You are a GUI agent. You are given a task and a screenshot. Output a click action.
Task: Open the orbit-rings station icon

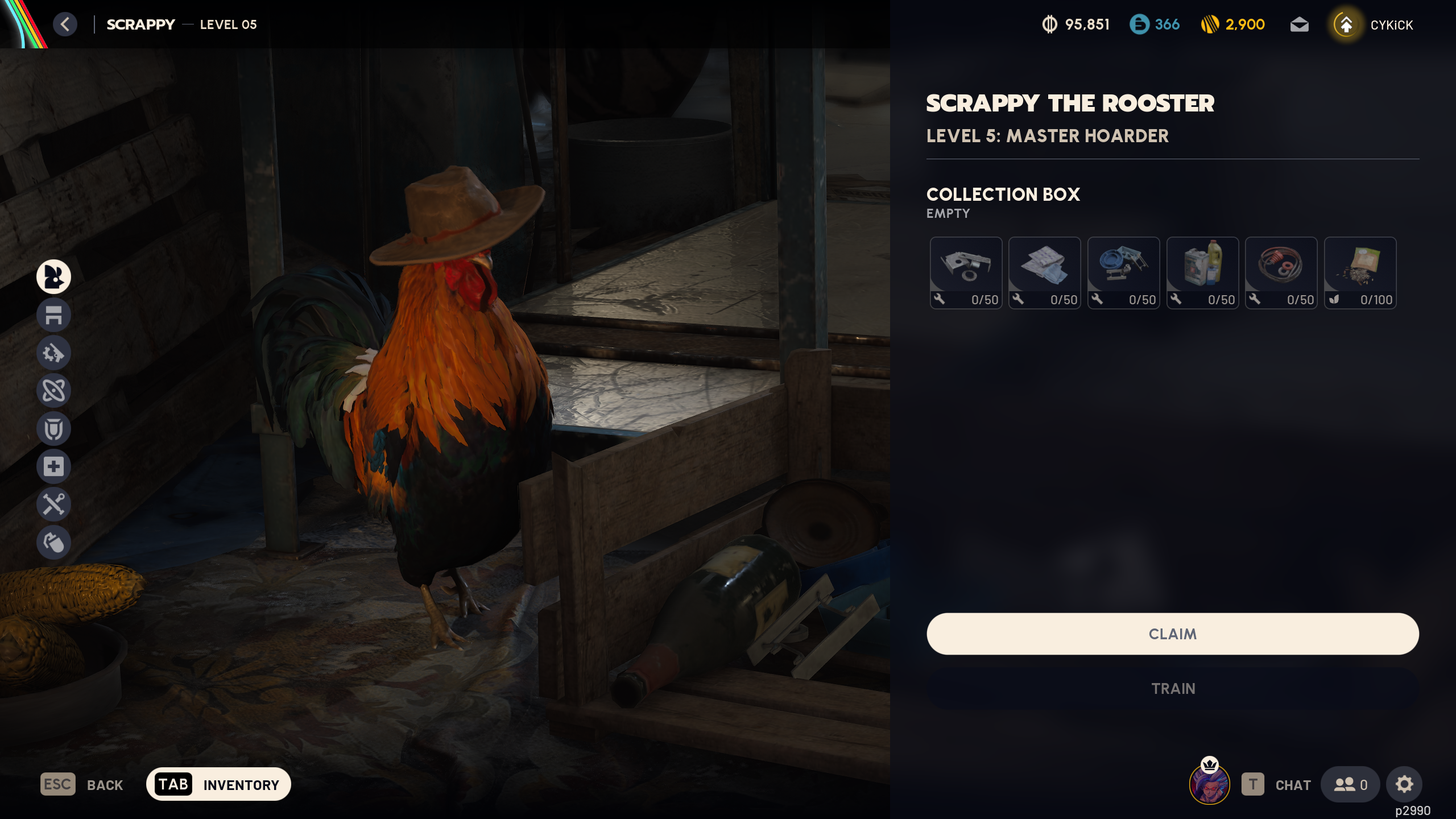coord(53,391)
